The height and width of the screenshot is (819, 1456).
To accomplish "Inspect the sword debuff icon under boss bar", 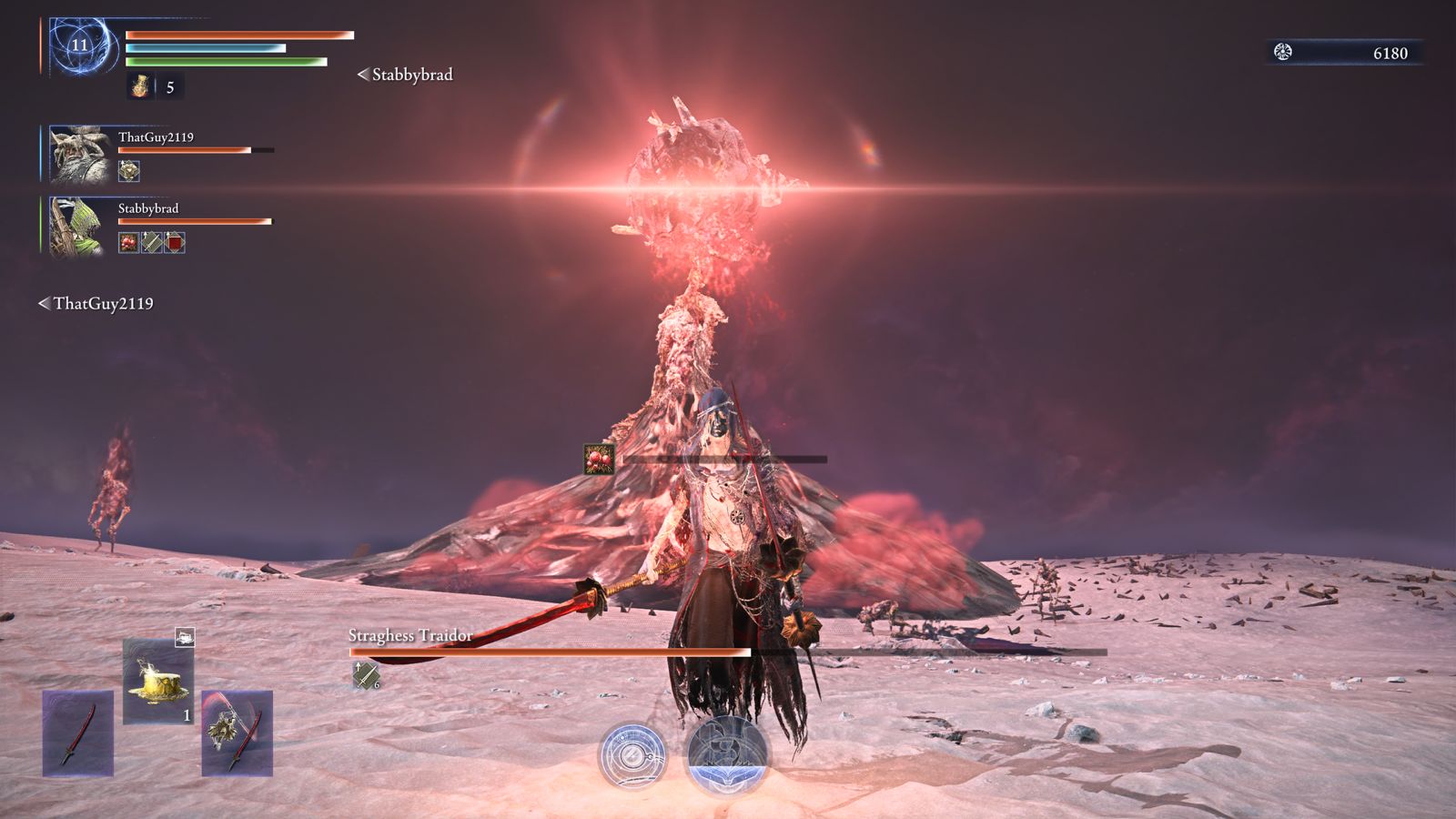I will pos(366,675).
